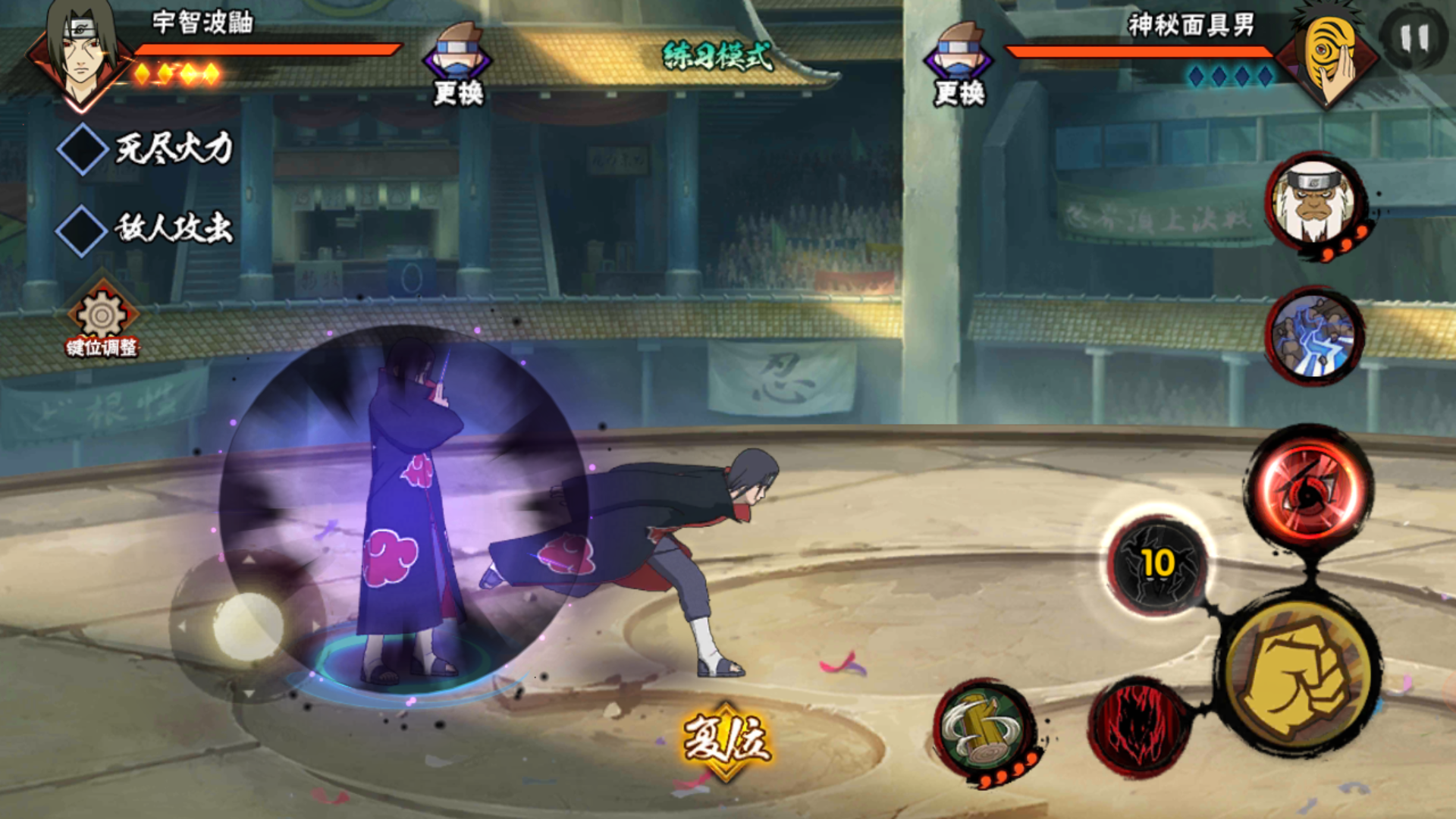Swap the player's ninja with left 更换
The height and width of the screenshot is (819, 1456).
coord(457,64)
